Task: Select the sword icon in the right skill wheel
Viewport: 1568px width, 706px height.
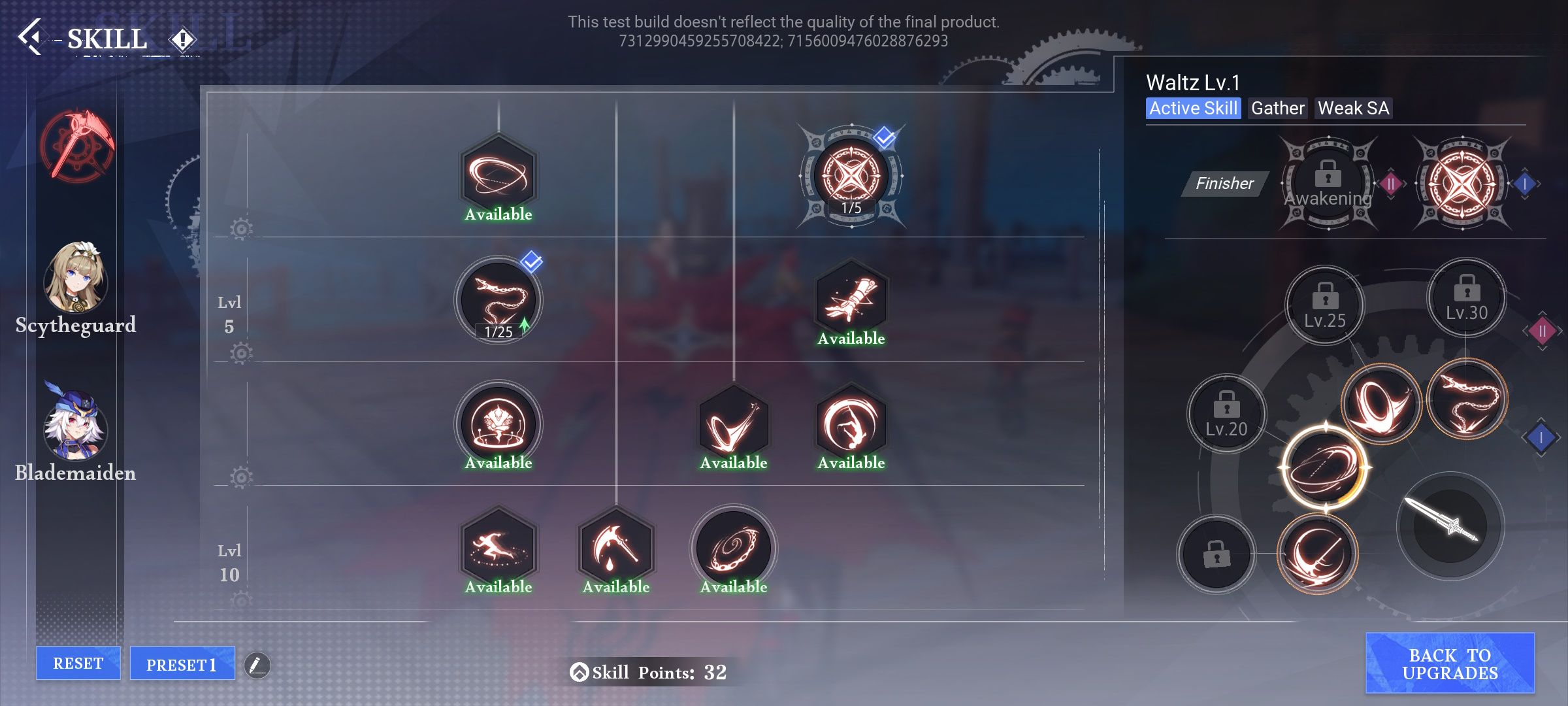Action: [1452, 525]
